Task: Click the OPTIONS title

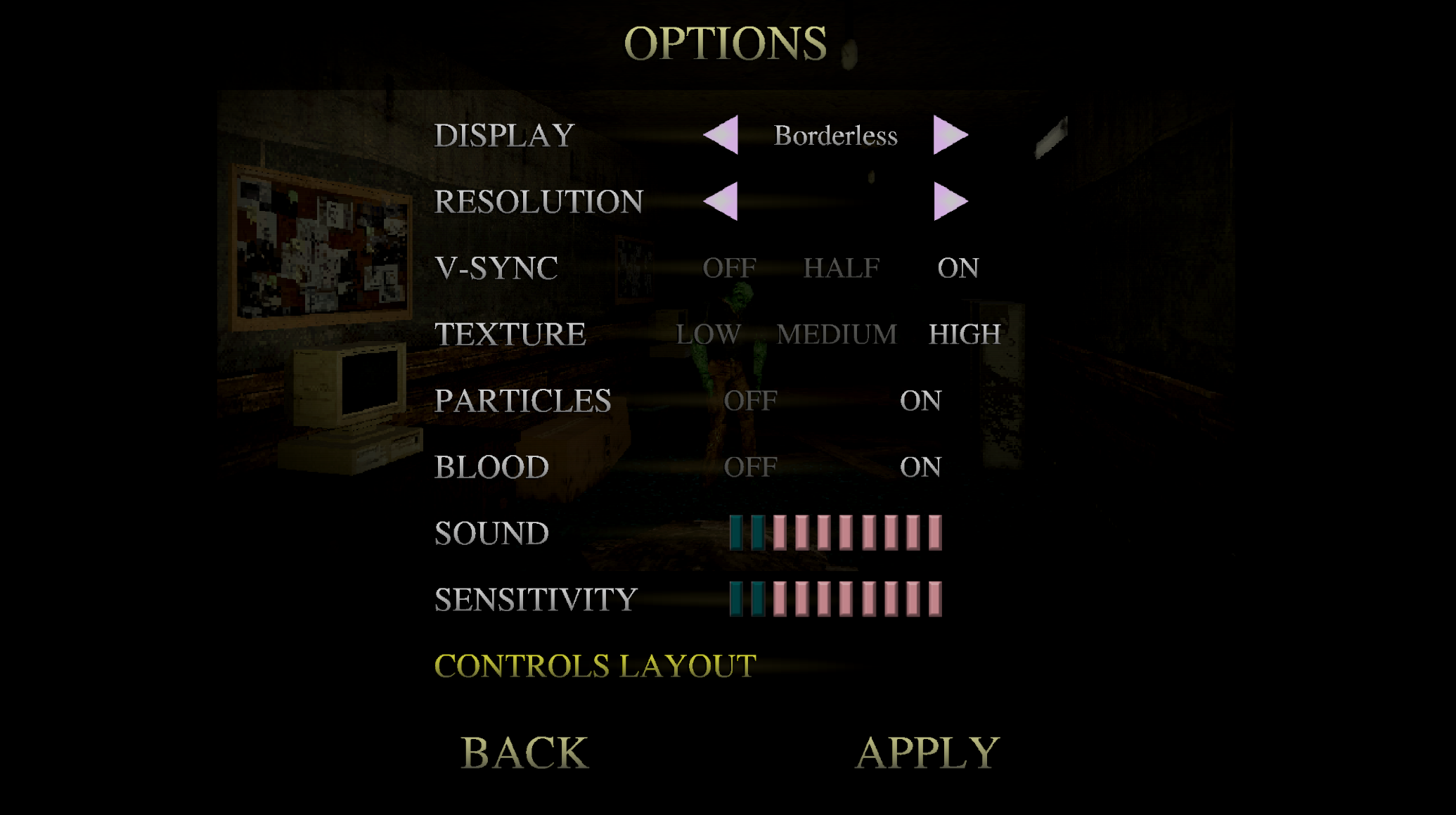Action: click(727, 44)
